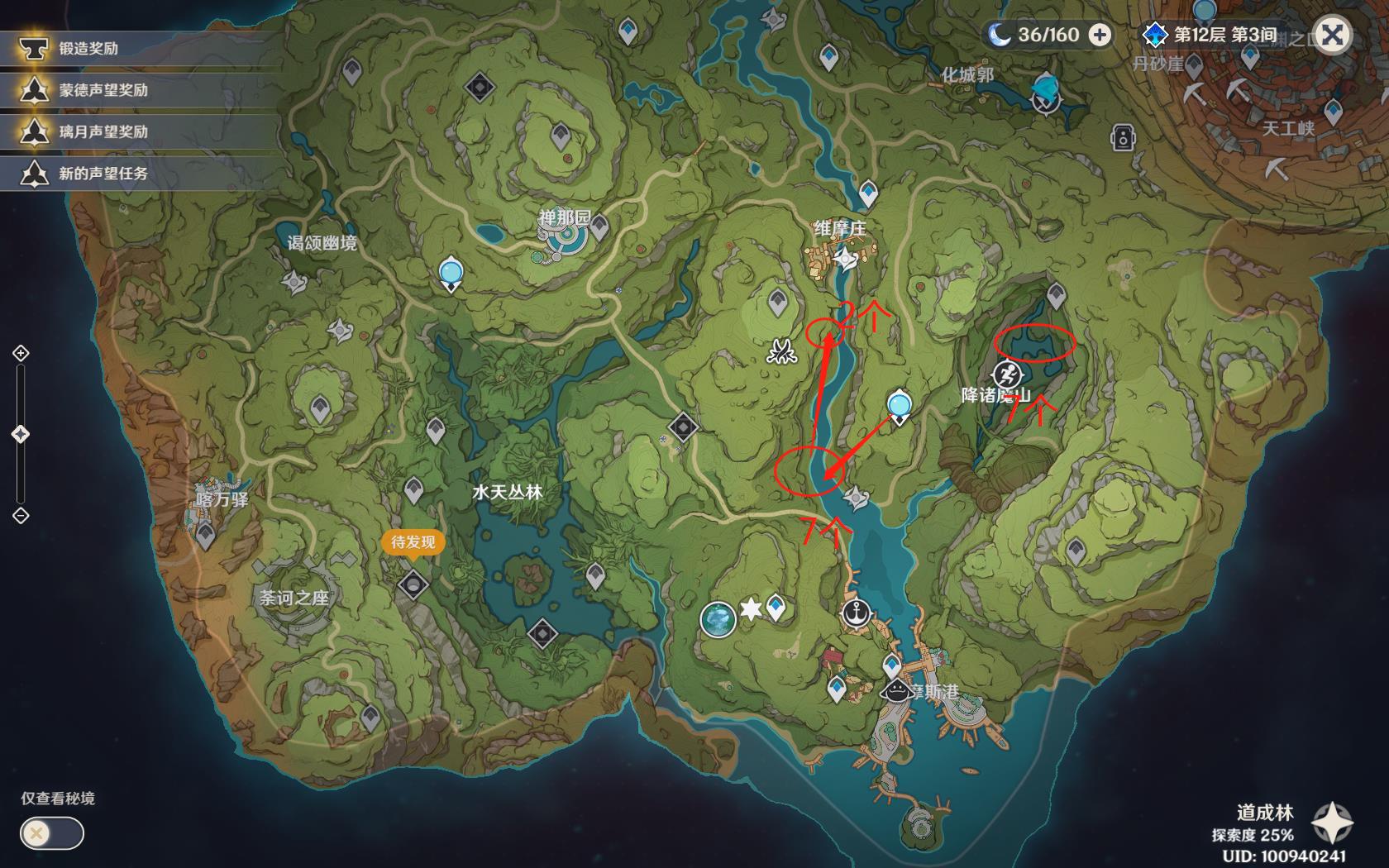The width and height of the screenshot is (1389, 868).
Task: Toggle the 仅查看秘境 domain-only switch
Action: 51,832
